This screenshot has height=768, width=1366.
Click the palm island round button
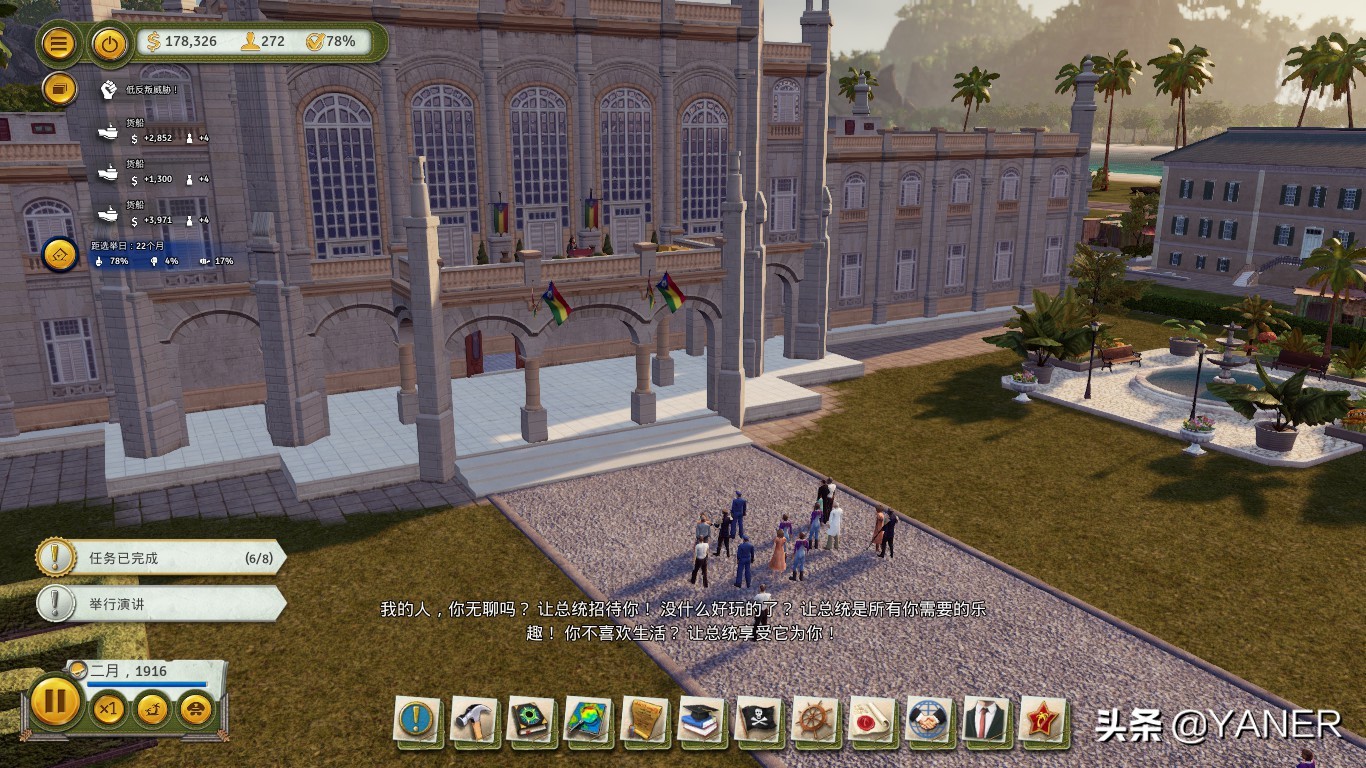click(152, 710)
